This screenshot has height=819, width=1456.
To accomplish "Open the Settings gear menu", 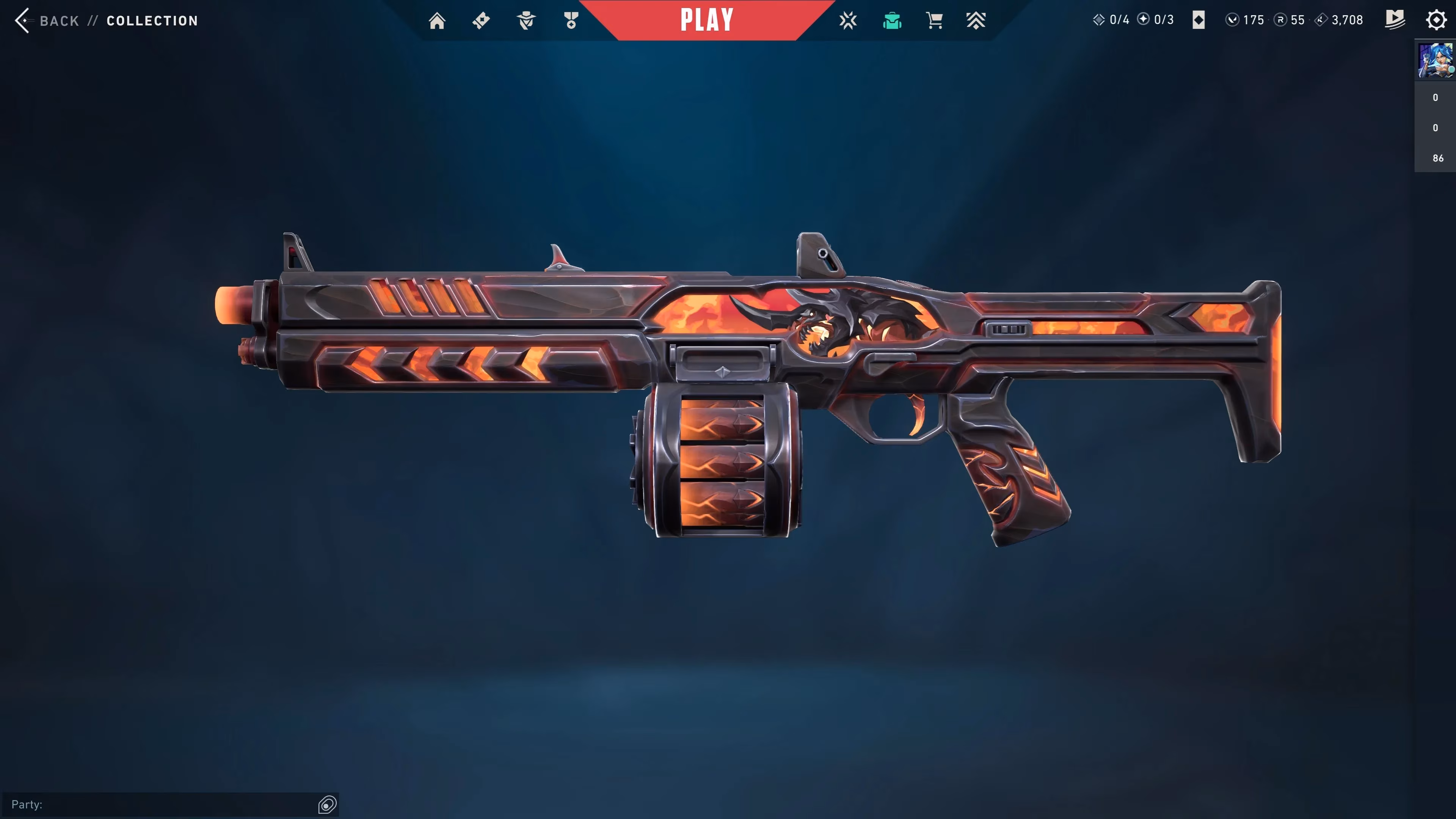I will (x=1436, y=20).
